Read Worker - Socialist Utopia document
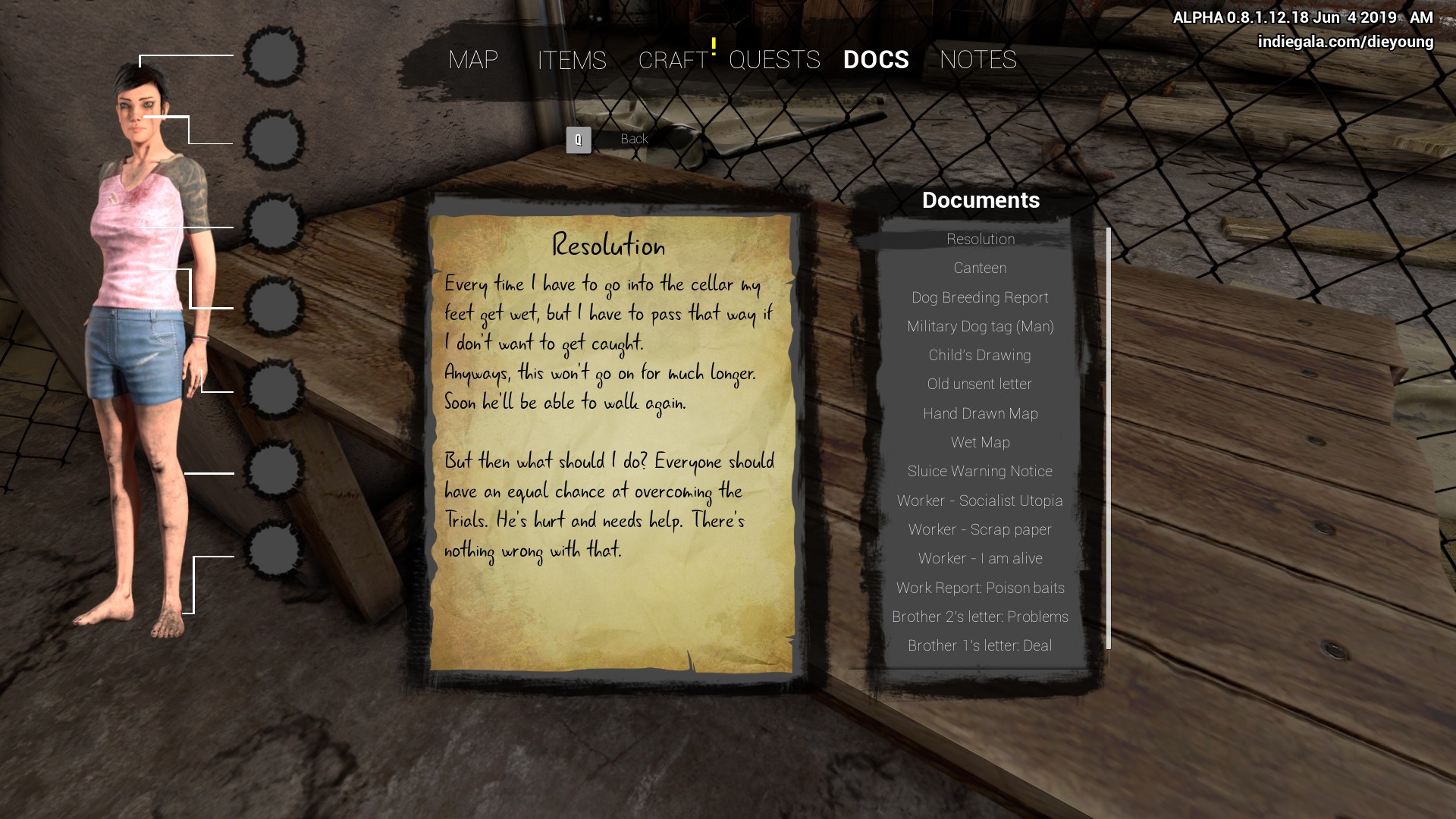The height and width of the screenshot is (819, 1456). click(980, 500)
